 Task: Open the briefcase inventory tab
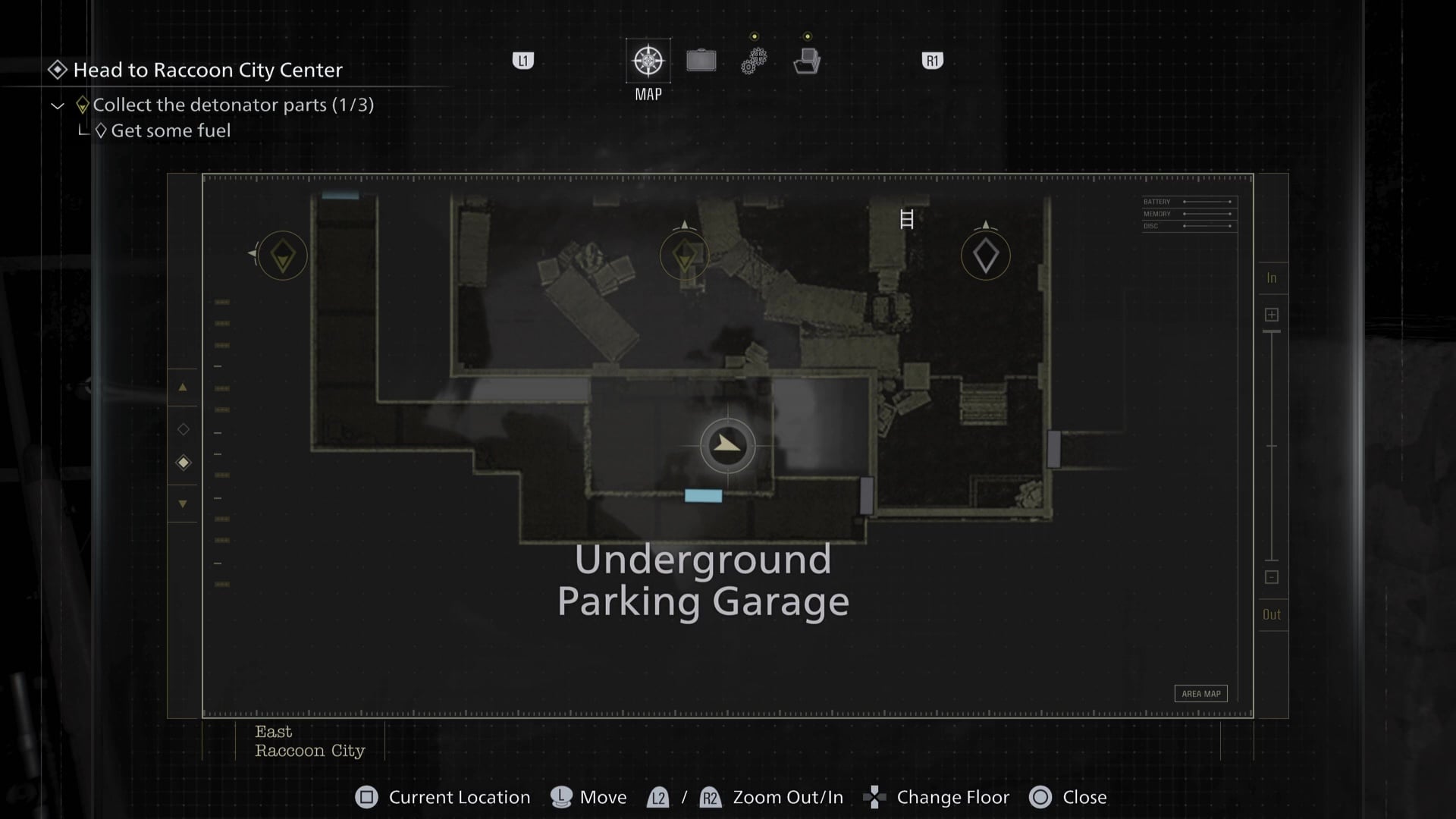[x=701, y=61]
